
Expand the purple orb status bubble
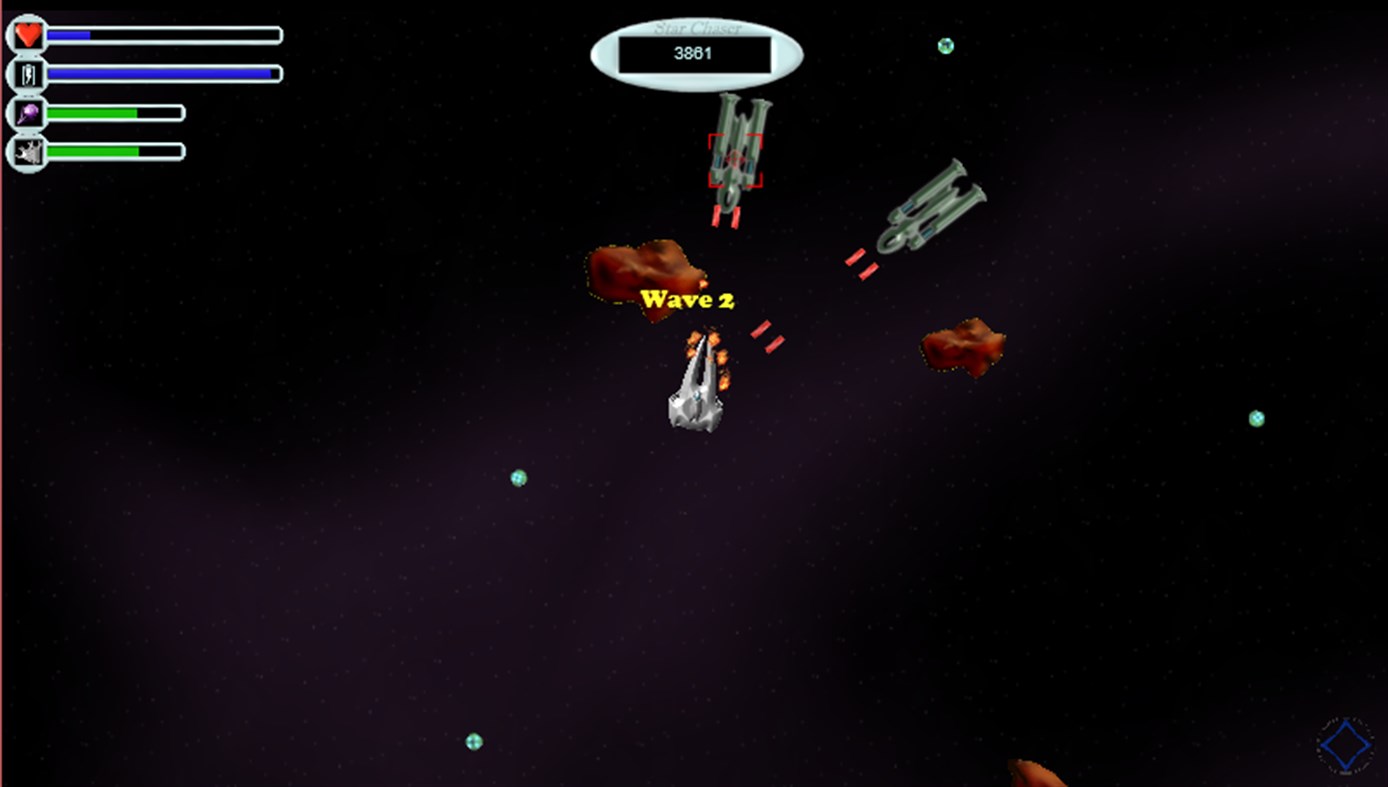27,112
